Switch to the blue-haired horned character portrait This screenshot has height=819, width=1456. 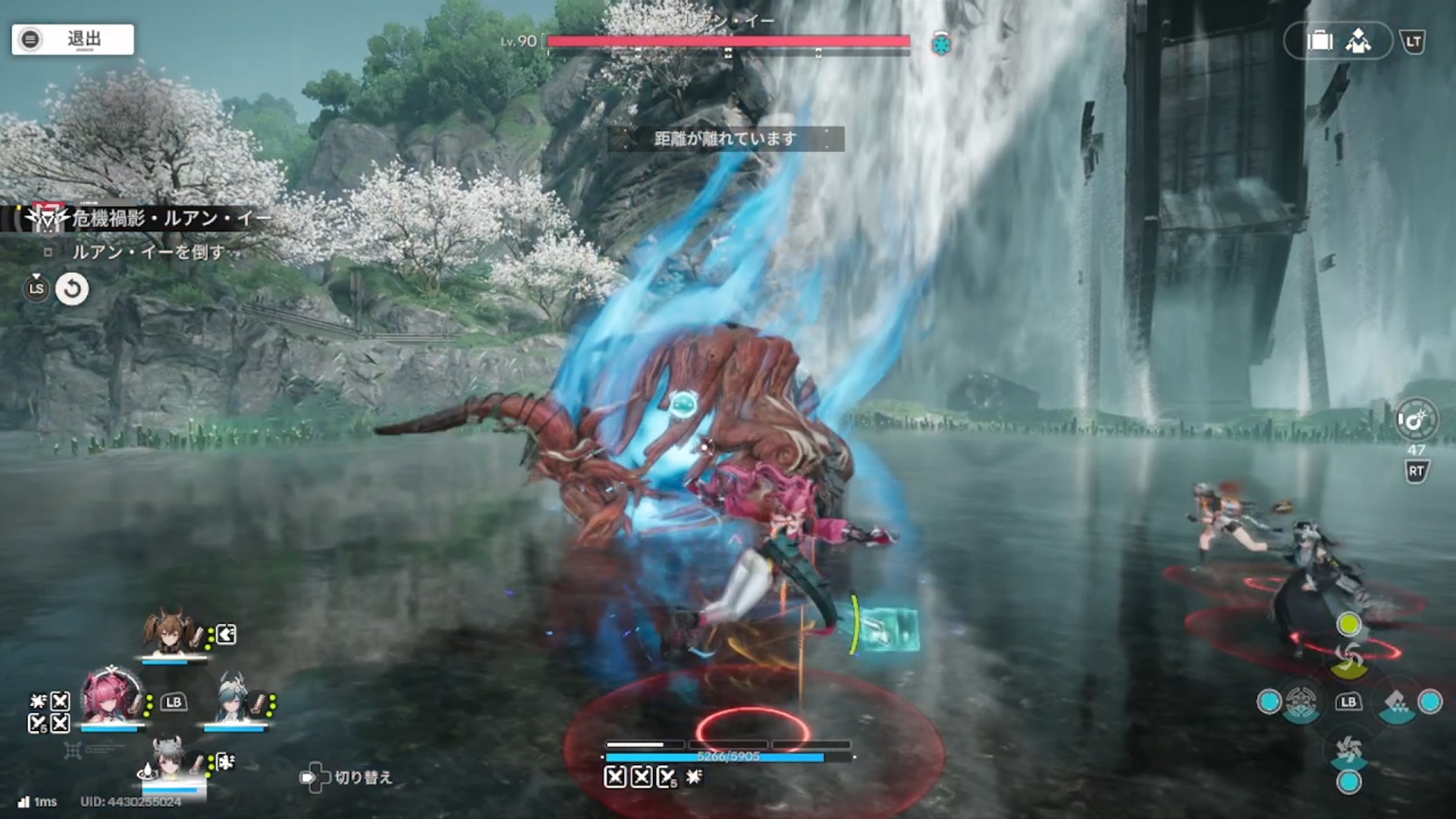pyautogui.click(x=234, y=699)
